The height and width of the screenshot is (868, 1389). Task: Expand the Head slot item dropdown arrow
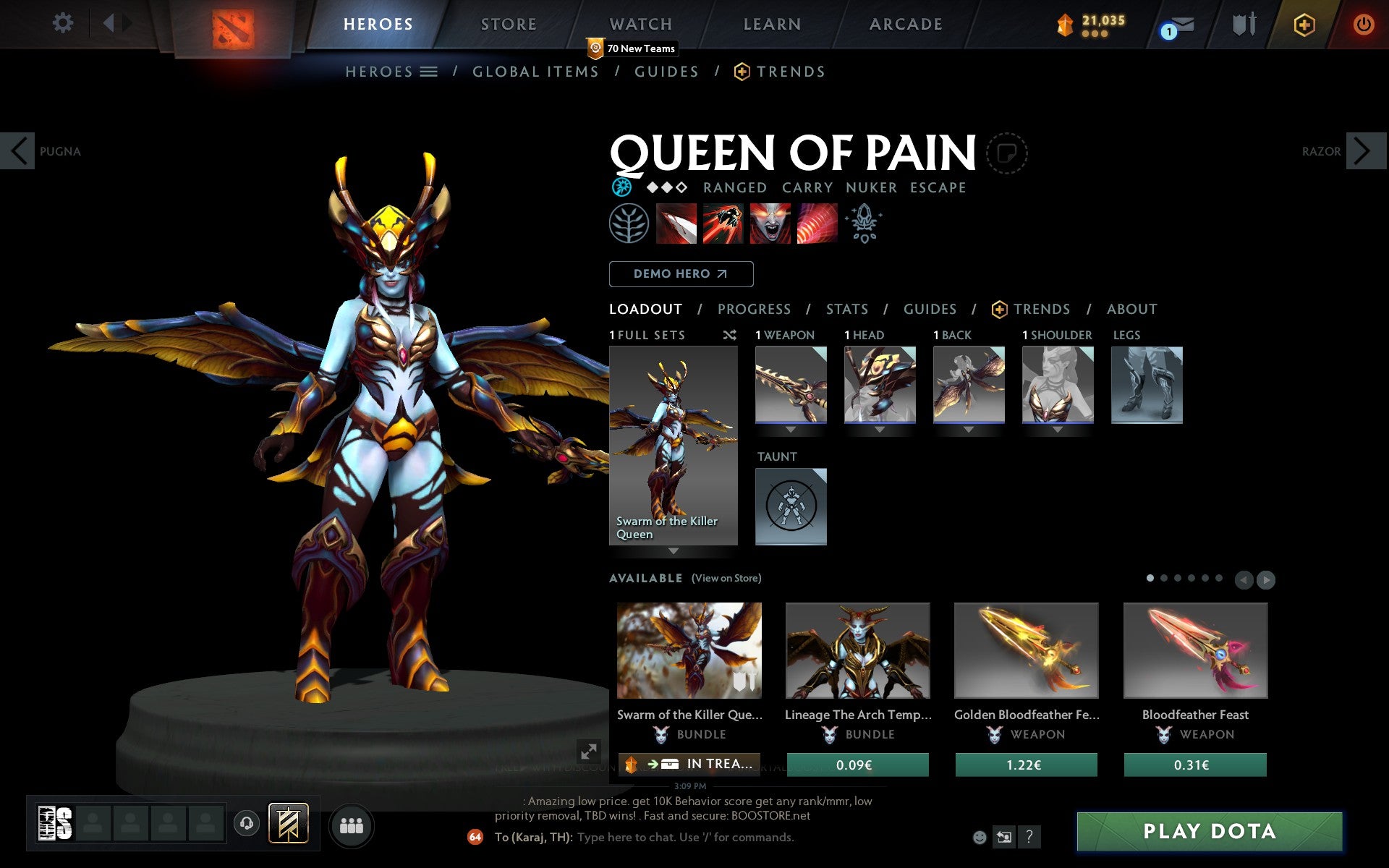click(x=879, y=428)
